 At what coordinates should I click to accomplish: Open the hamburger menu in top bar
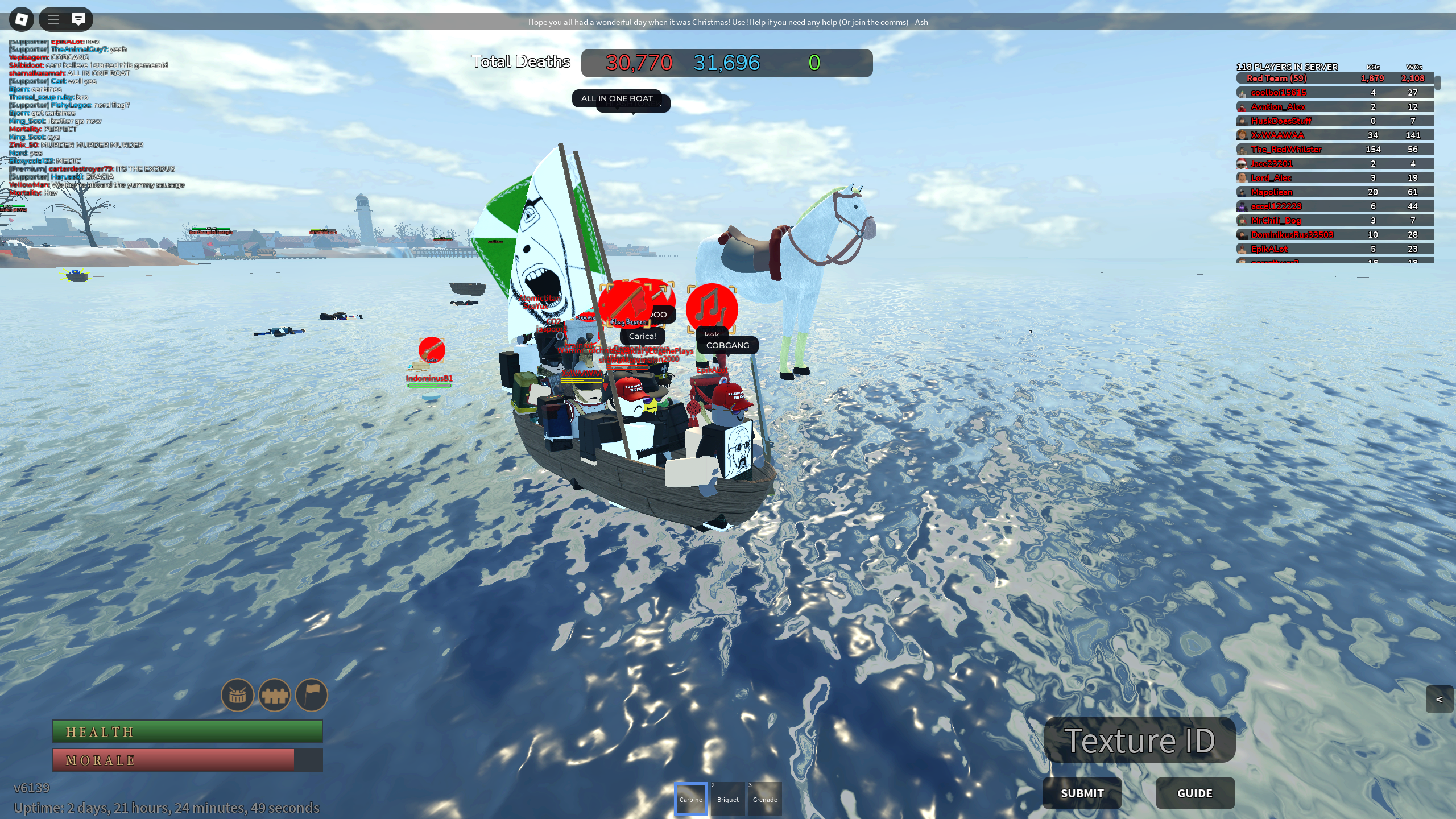[x=53, y=19]
